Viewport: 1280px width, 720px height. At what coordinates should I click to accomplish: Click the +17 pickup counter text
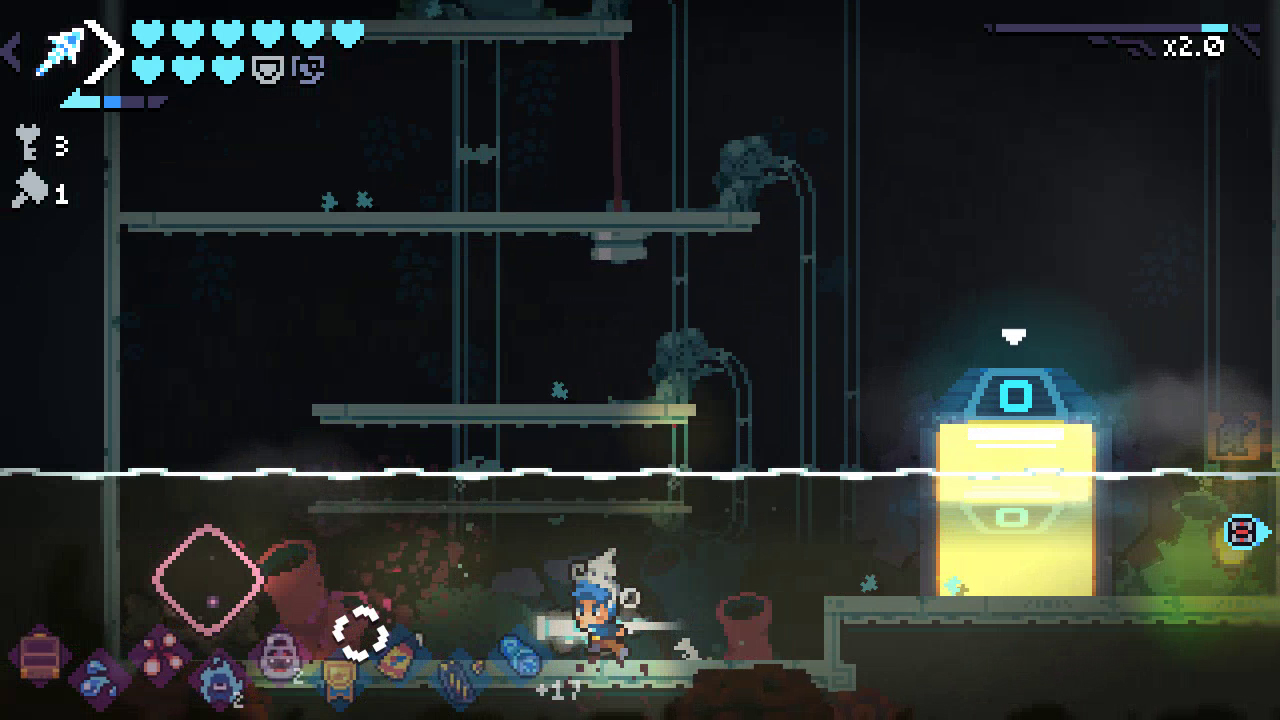[x=560, y=689]
